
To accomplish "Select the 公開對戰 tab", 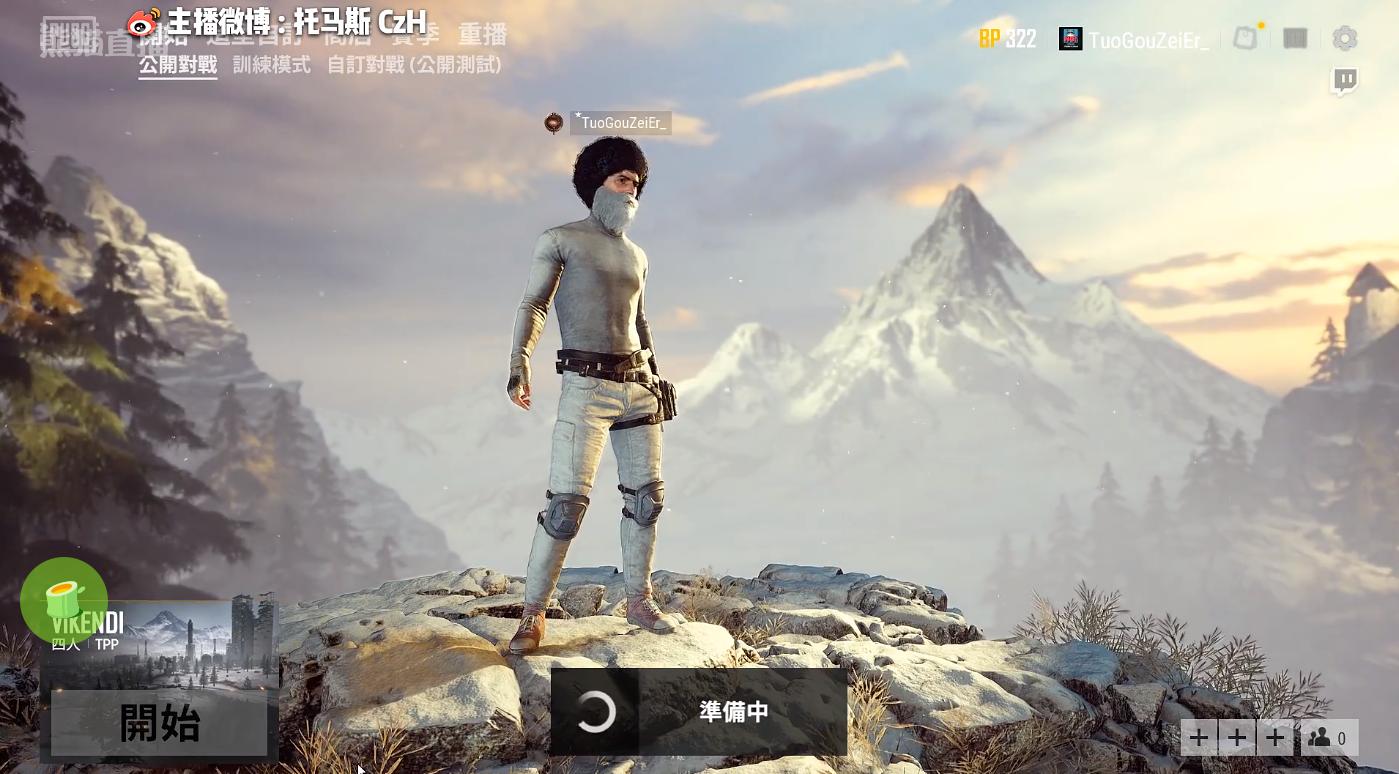I will [x=177, y=65].
